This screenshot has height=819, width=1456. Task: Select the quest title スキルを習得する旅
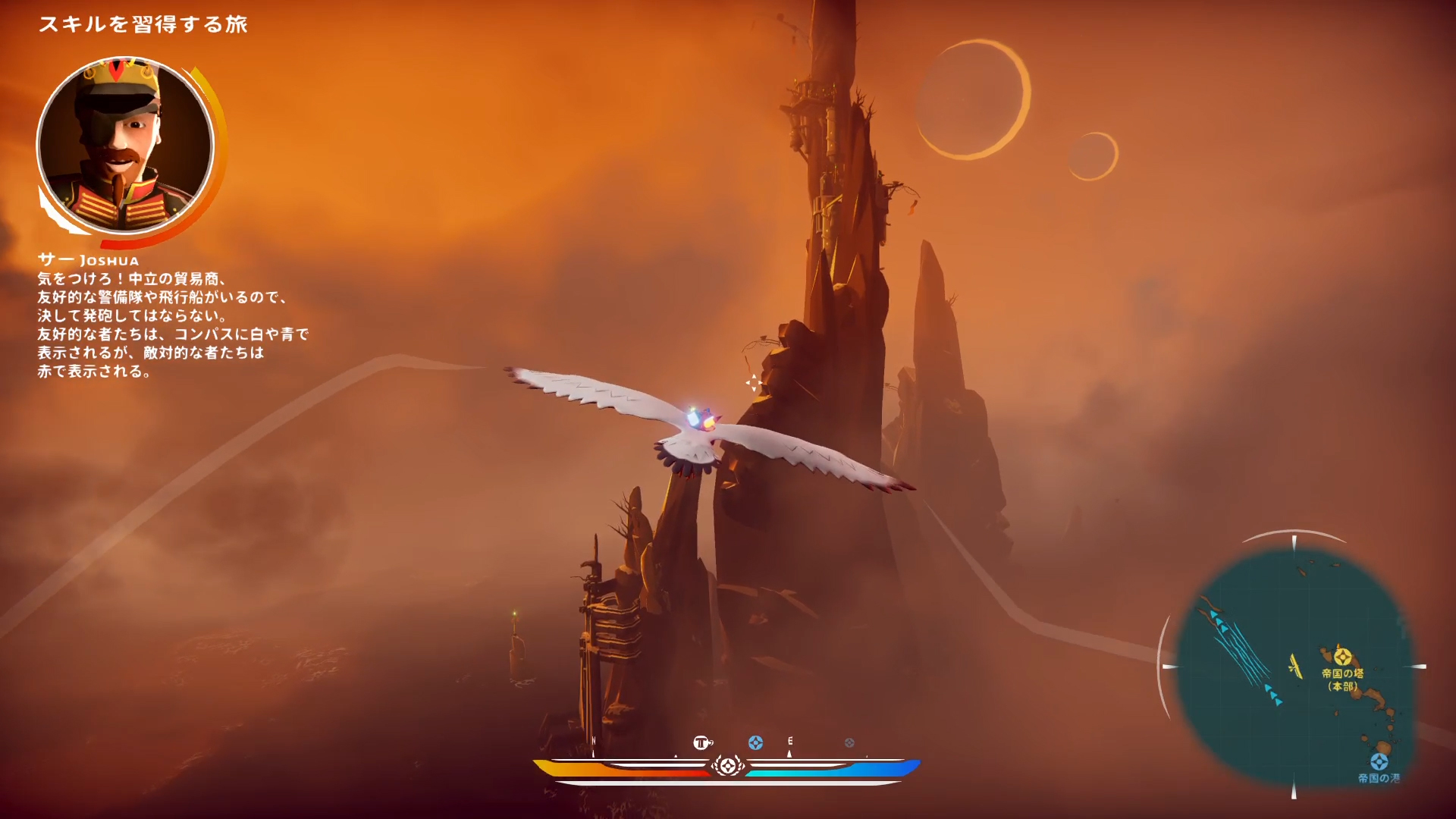coord(143,24)
